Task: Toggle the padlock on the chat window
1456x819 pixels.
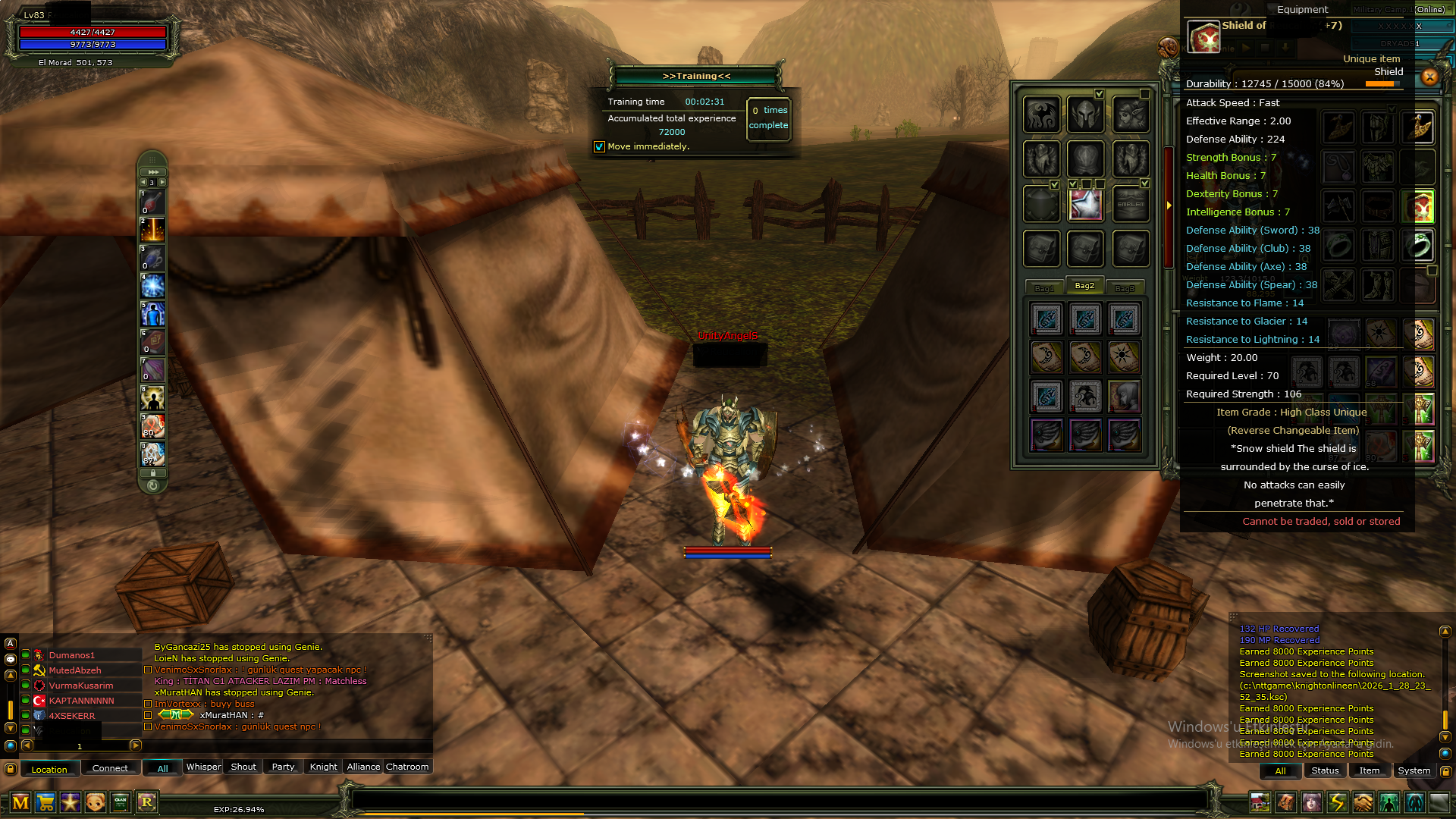Action: (x=10, y=768)
